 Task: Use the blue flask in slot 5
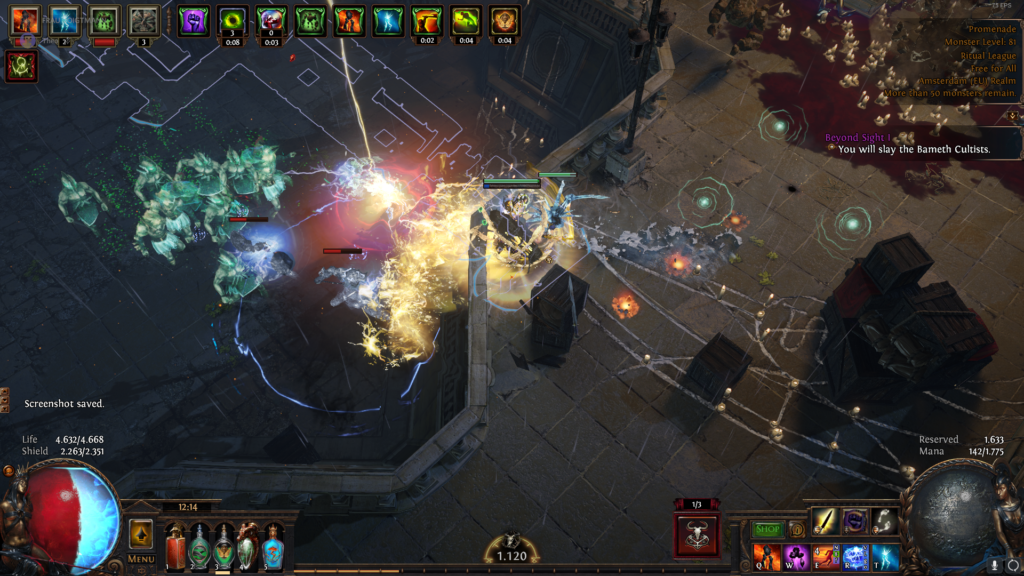[x=272, y=547]
